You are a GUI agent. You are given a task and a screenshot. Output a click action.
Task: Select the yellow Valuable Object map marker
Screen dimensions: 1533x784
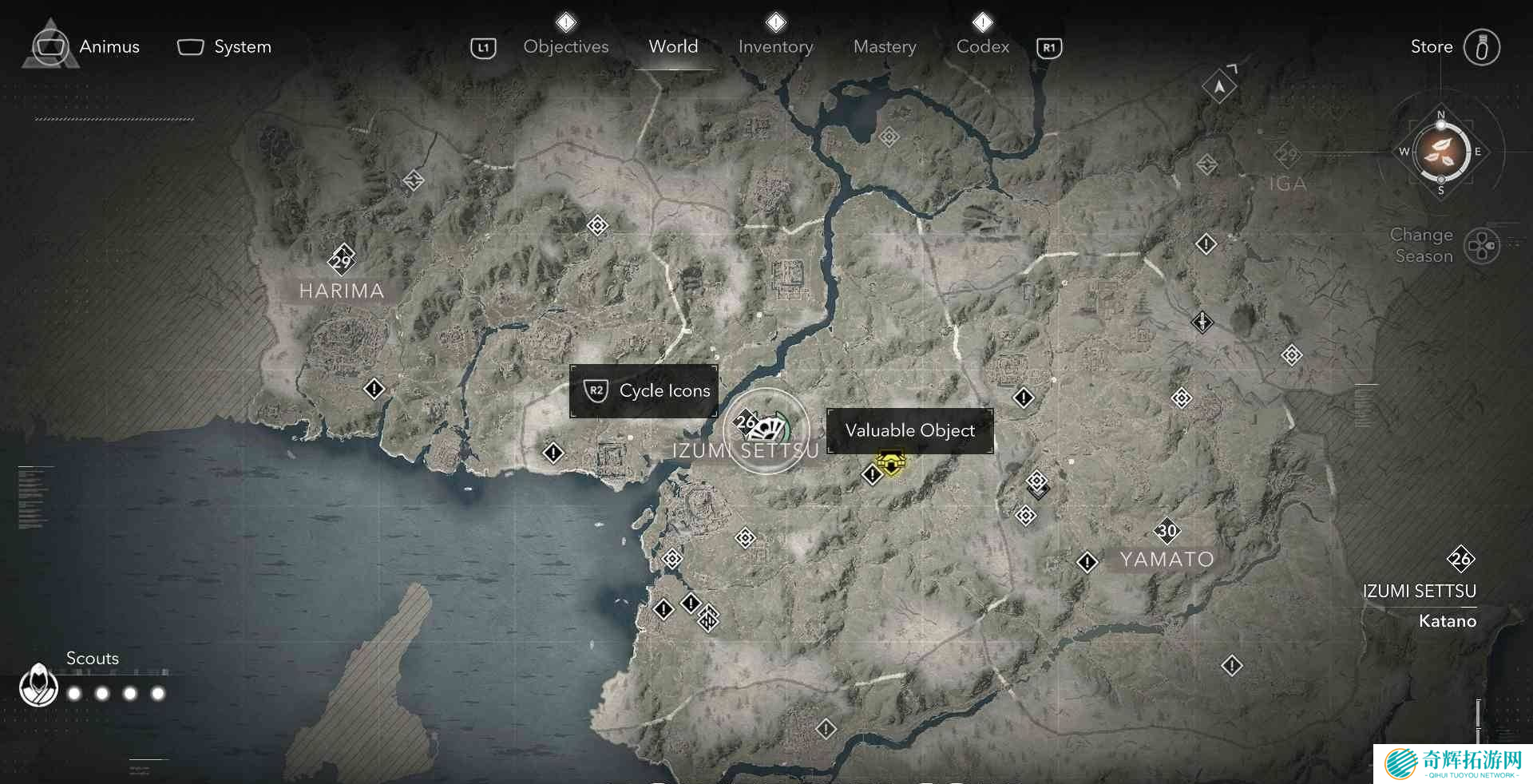click(x=891, y=462)
